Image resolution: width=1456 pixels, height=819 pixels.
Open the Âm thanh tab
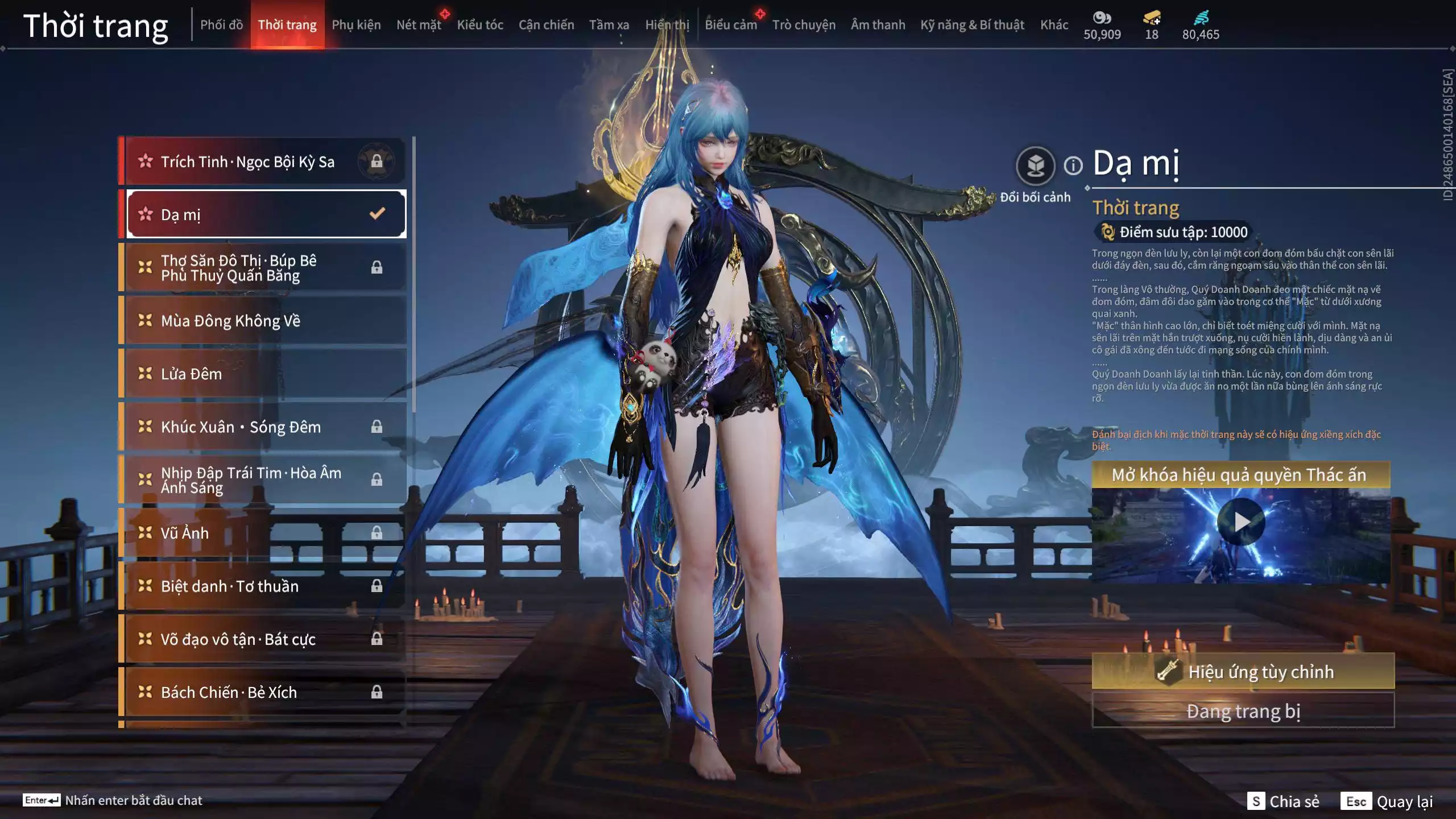[878, 25]
